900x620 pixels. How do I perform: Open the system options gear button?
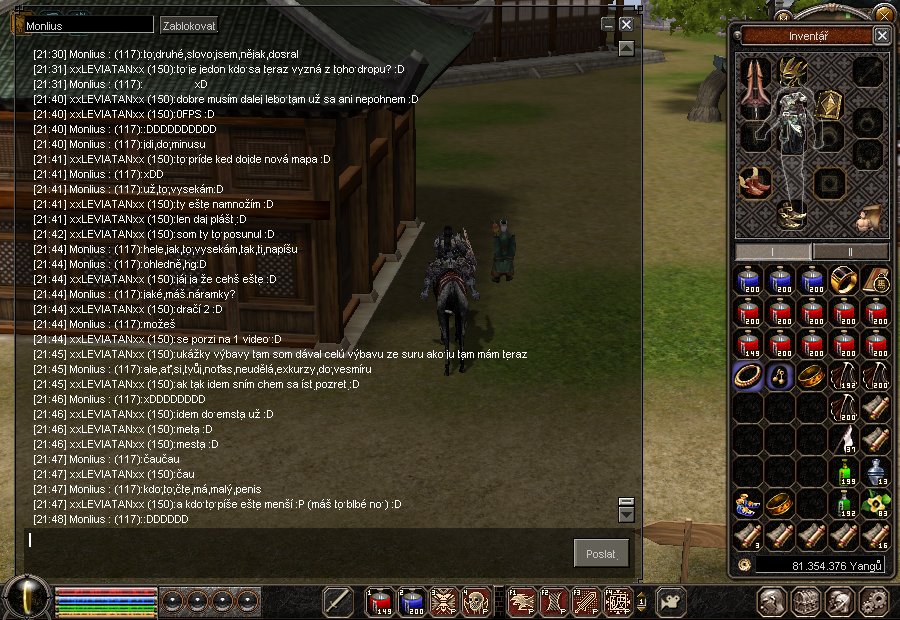pyautogui.click(x=874, y=601)
